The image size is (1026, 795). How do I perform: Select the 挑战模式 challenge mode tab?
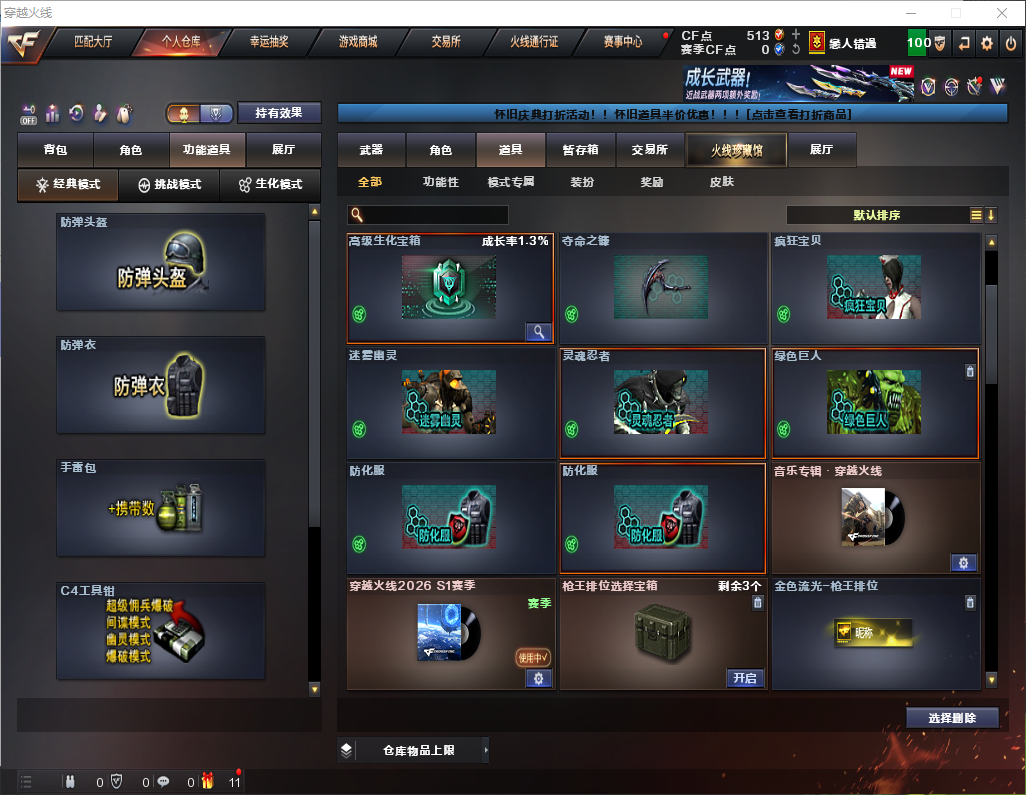click(169, 185)
